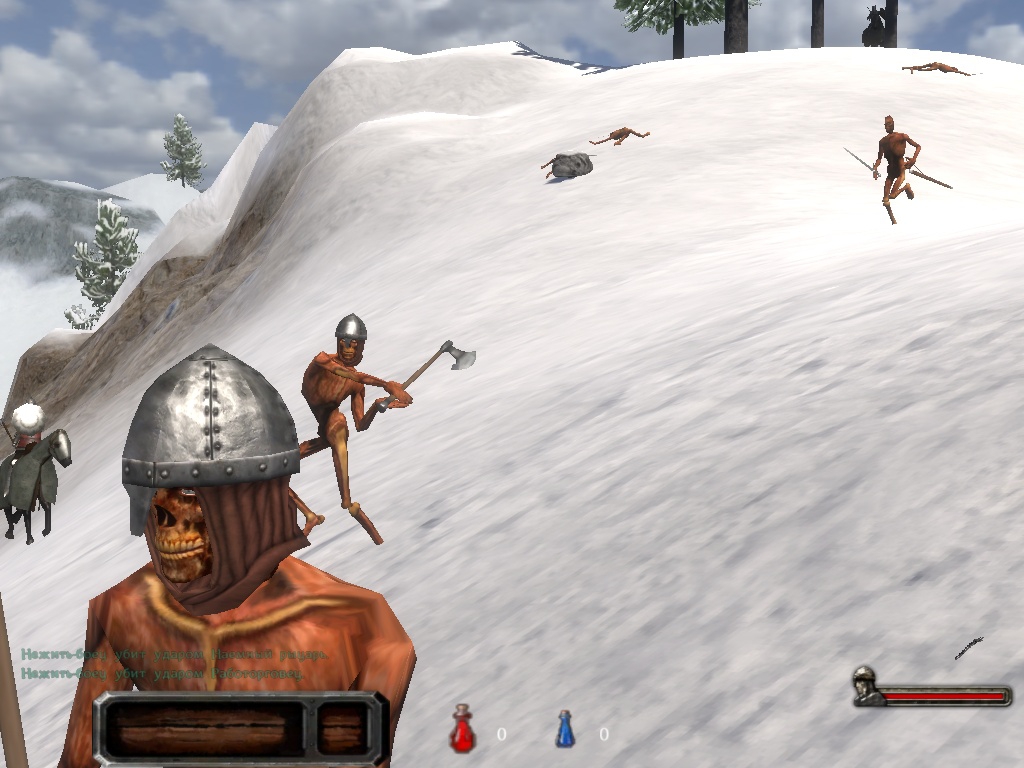This screenshot has width=1024, height=768.
Task: Click the small square wooden slot panel
Action: point(343,729)
